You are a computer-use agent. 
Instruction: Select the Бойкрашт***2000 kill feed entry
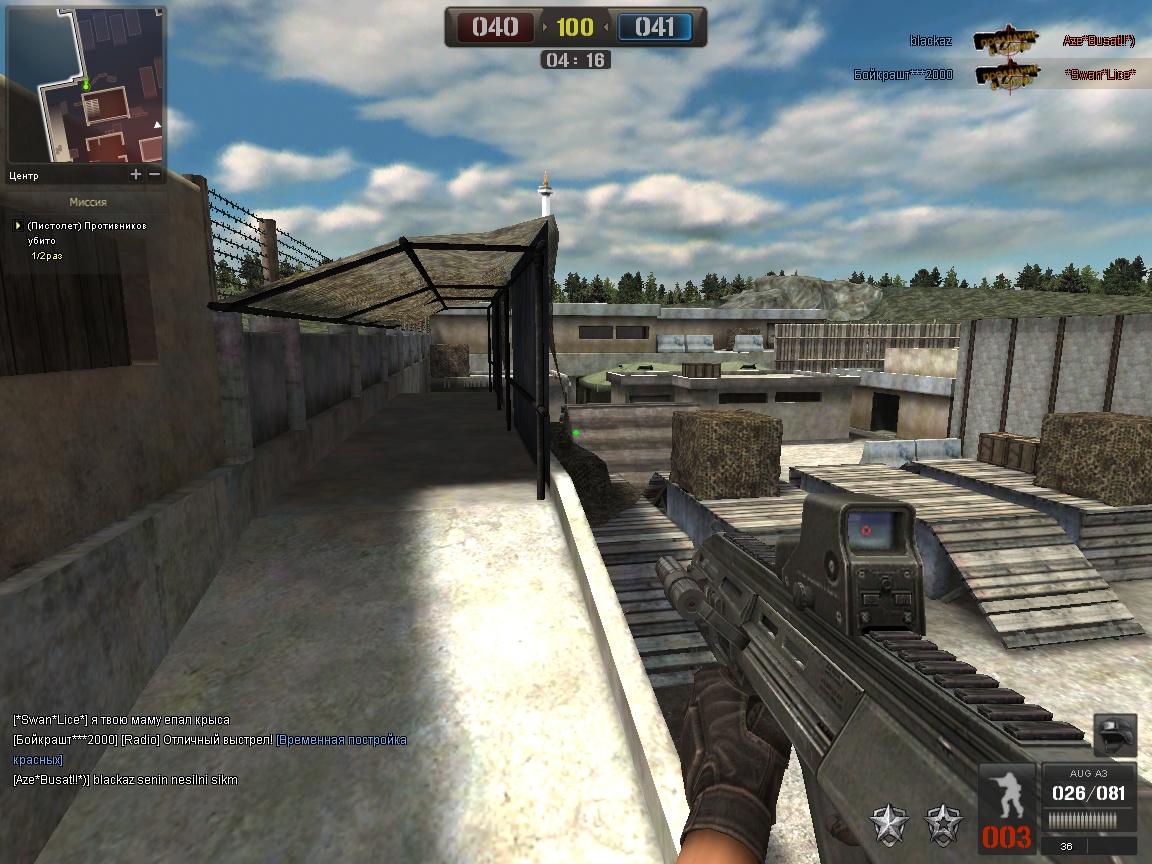[995, 74]
